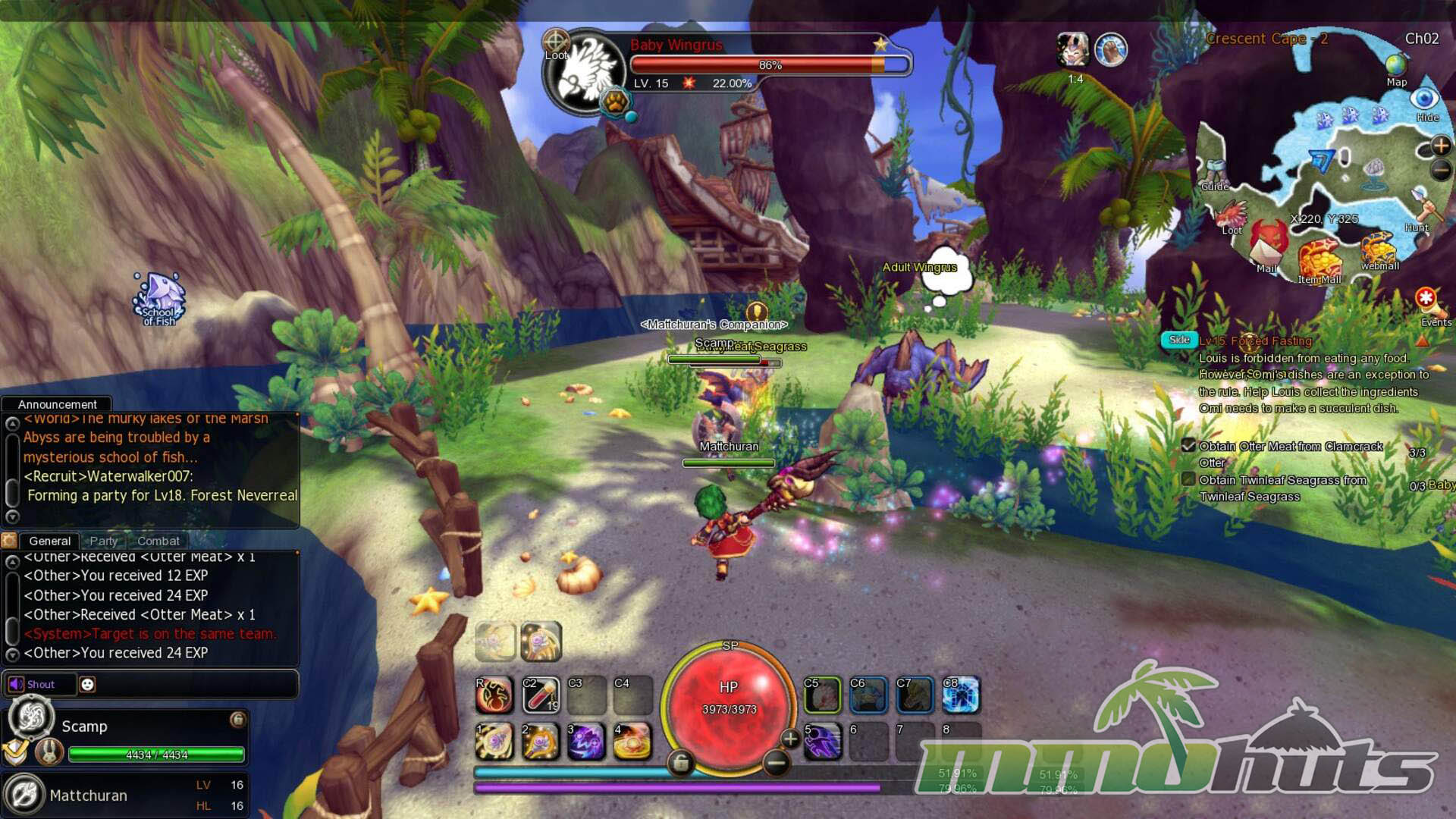Toggle the hotbar padlock button
1456x819 pixels.
(x=680, y=763)
